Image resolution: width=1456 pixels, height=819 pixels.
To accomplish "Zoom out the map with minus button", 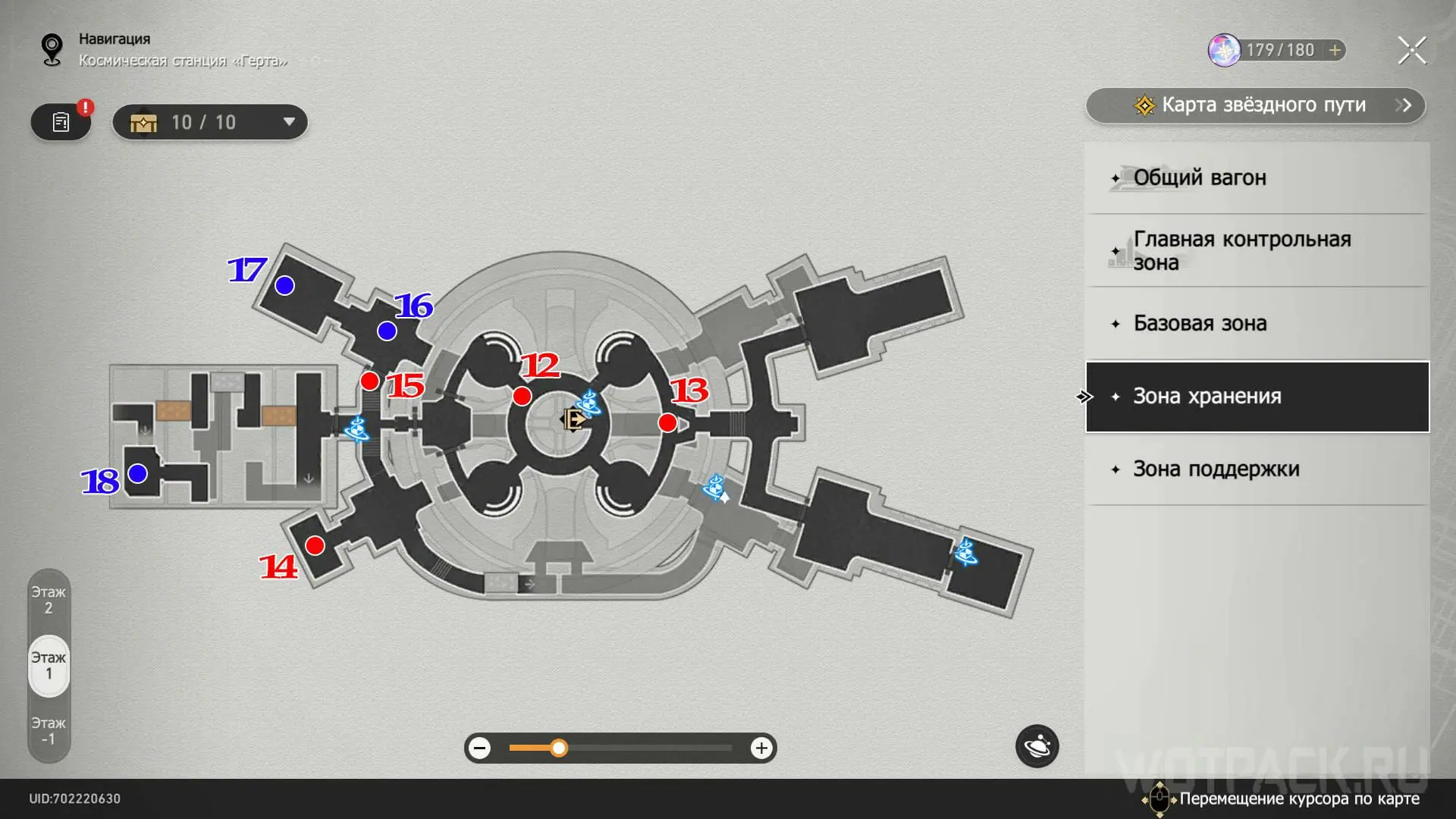I will click(x=479, y=748).
